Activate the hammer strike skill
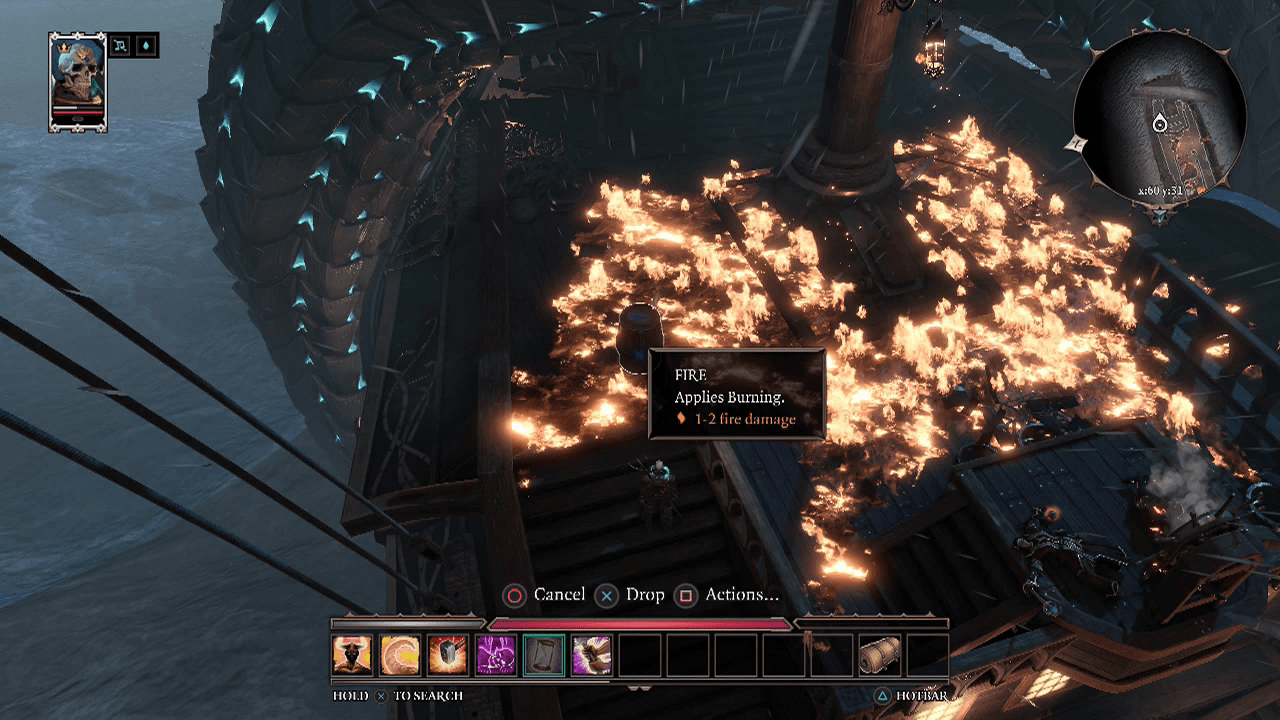Image resolution: width=1280 pixels, height=720 pixels. pos(448,655)
